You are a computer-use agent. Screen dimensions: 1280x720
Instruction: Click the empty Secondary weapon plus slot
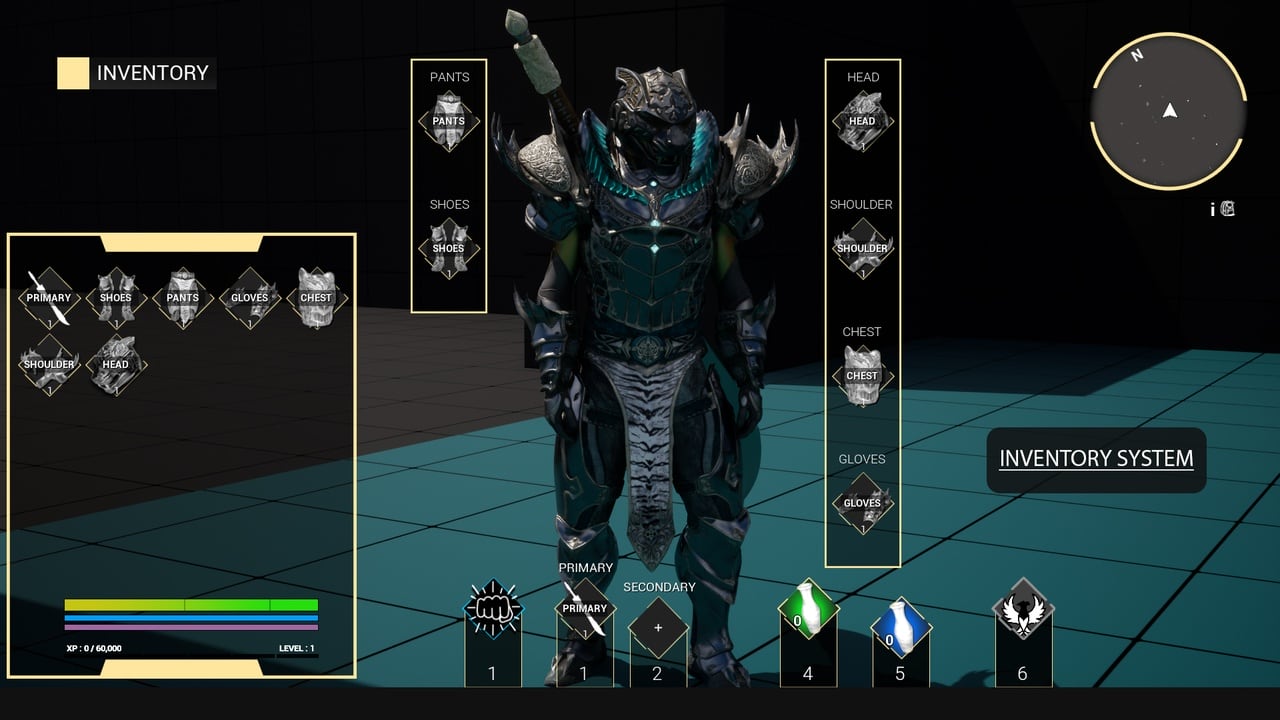(x=658, y=628)
